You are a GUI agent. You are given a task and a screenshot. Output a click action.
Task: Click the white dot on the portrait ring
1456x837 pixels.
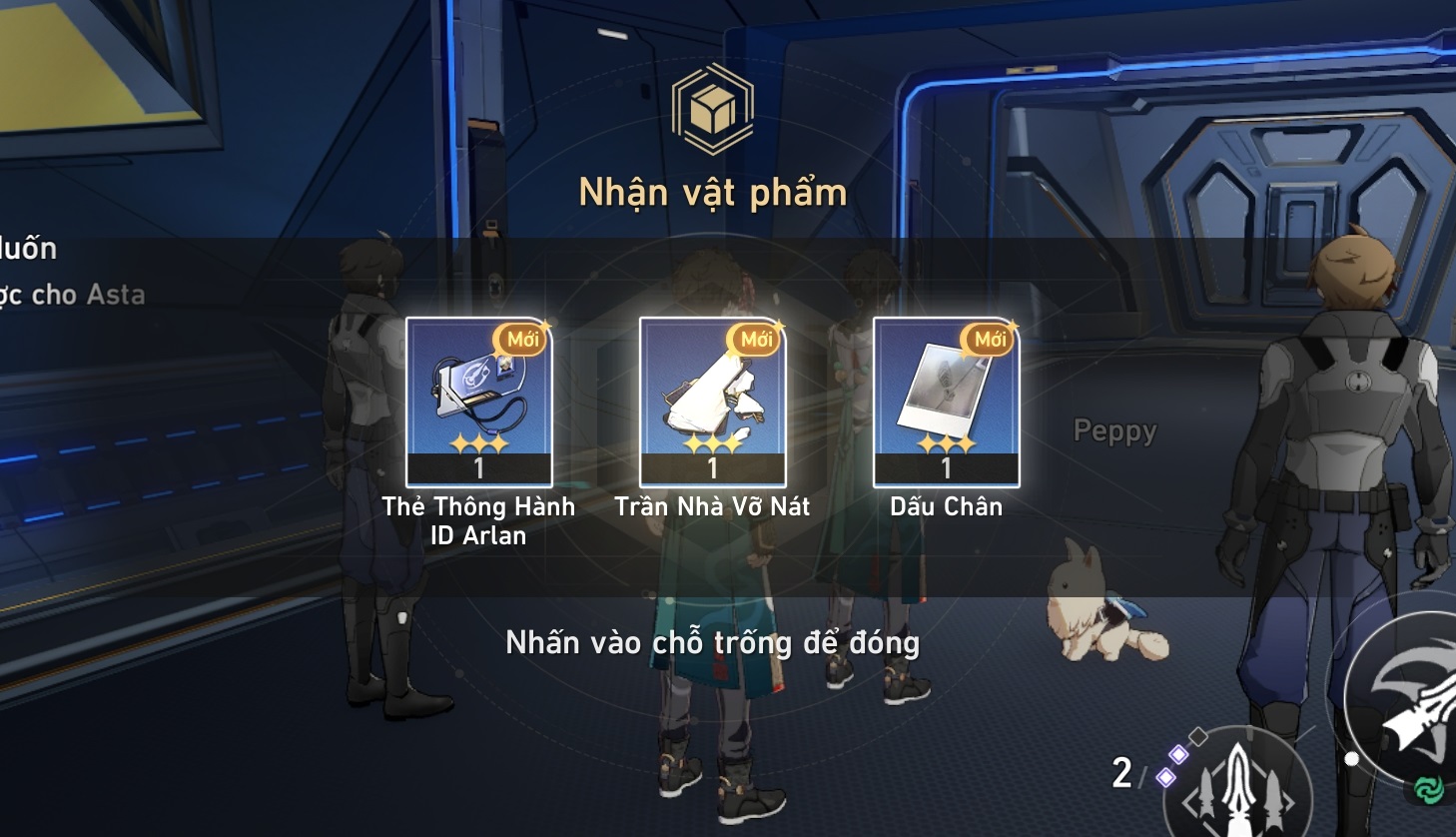coord(1352,759)
